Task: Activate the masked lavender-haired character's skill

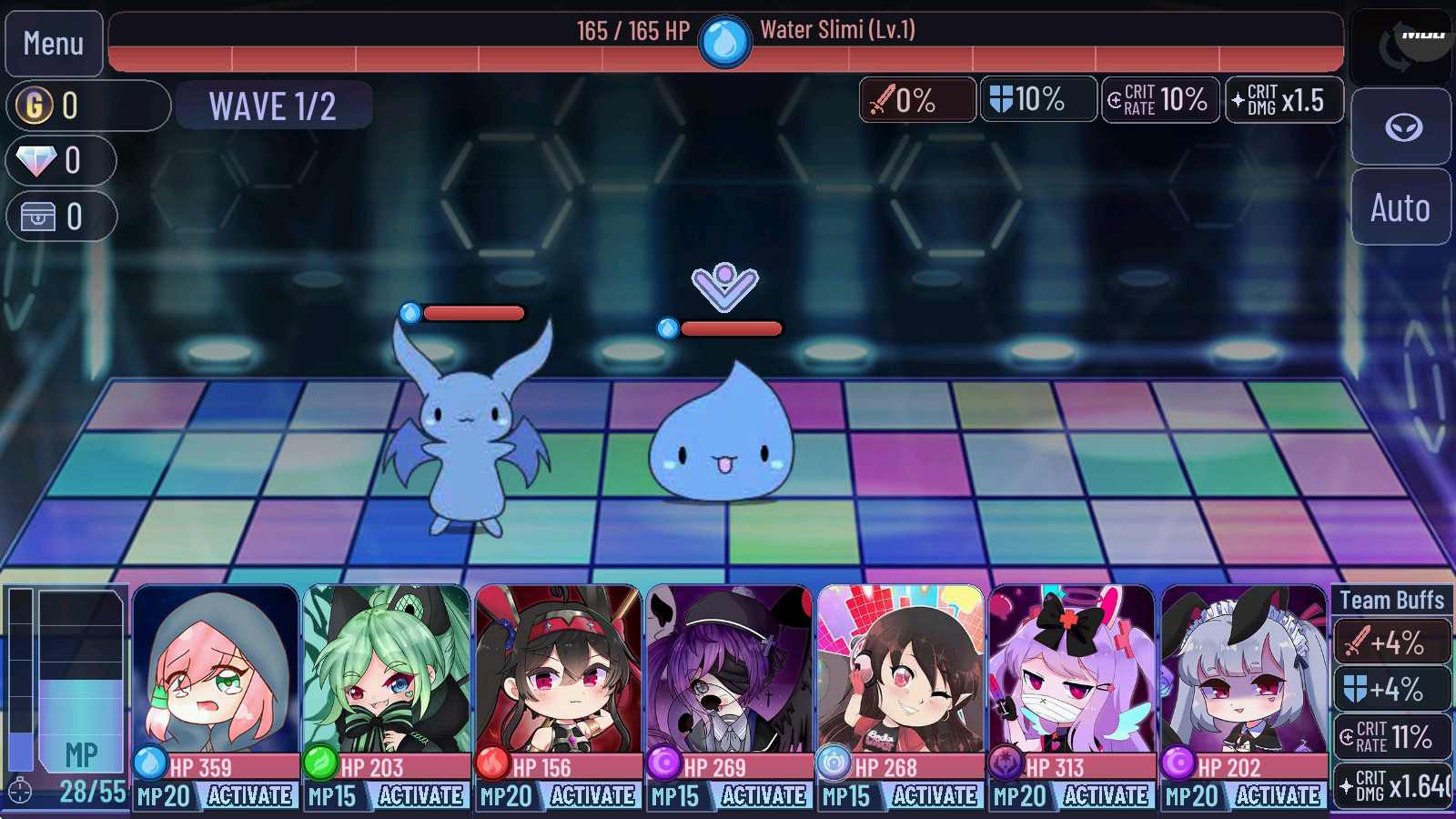Action: [x=1106, y=795]
